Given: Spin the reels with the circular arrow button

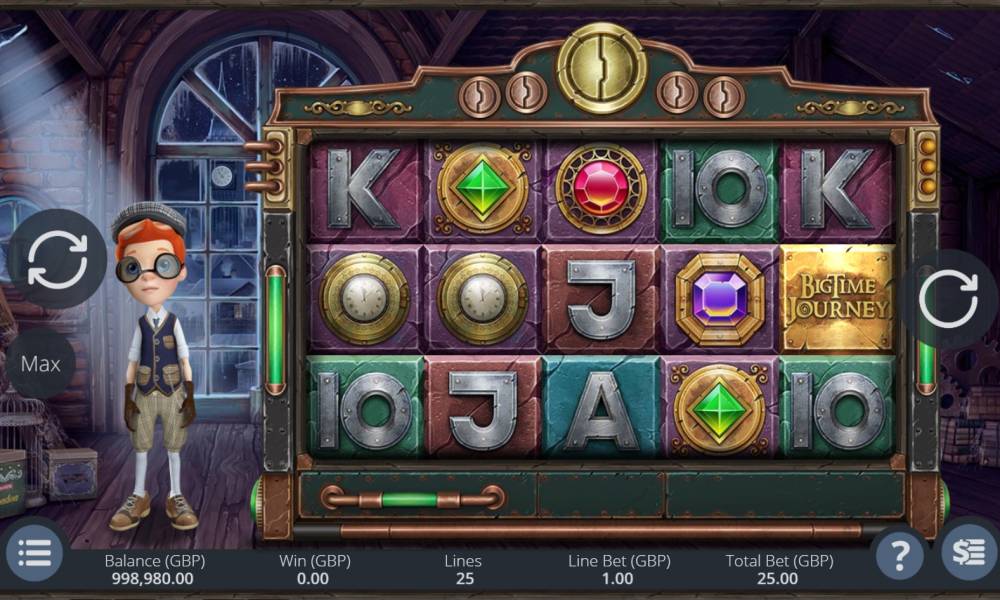Looking at the screenshot, I should (x=947, y=299).
